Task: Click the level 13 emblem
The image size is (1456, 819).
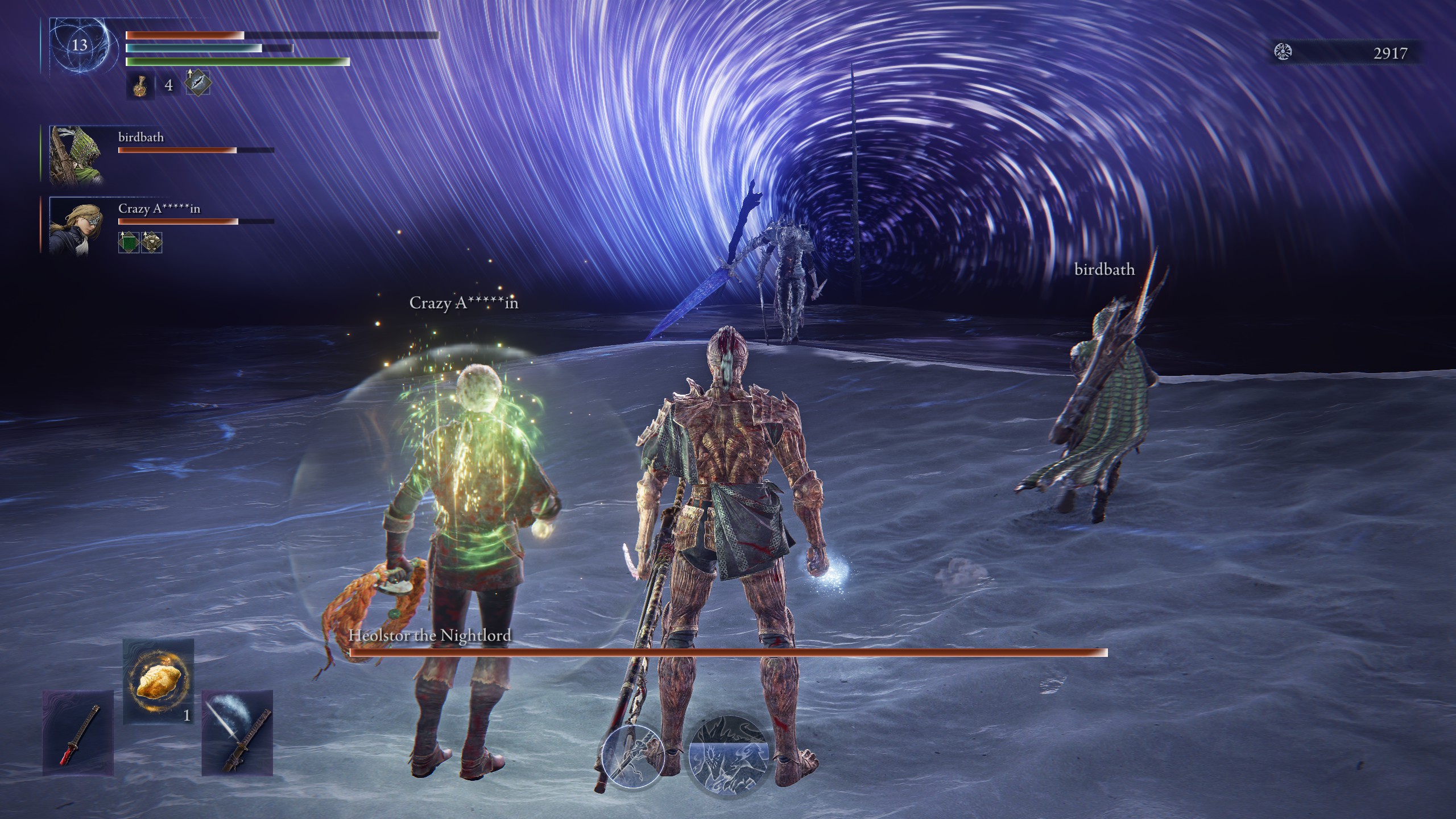Action: 79,45
